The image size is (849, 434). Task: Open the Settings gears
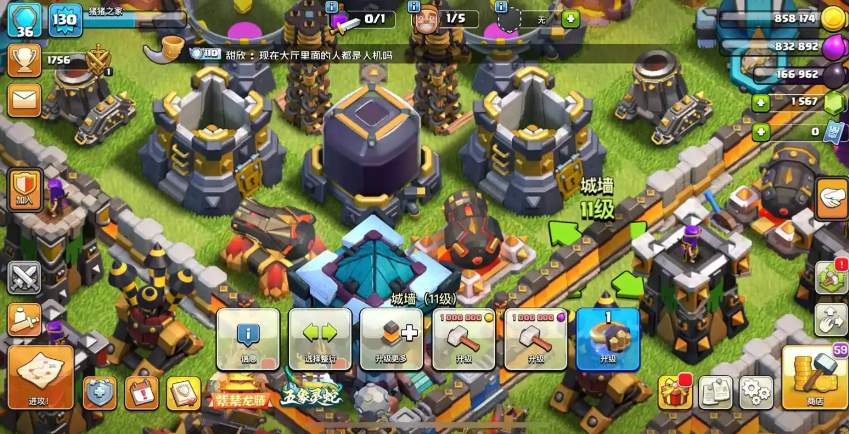(756, 392)
